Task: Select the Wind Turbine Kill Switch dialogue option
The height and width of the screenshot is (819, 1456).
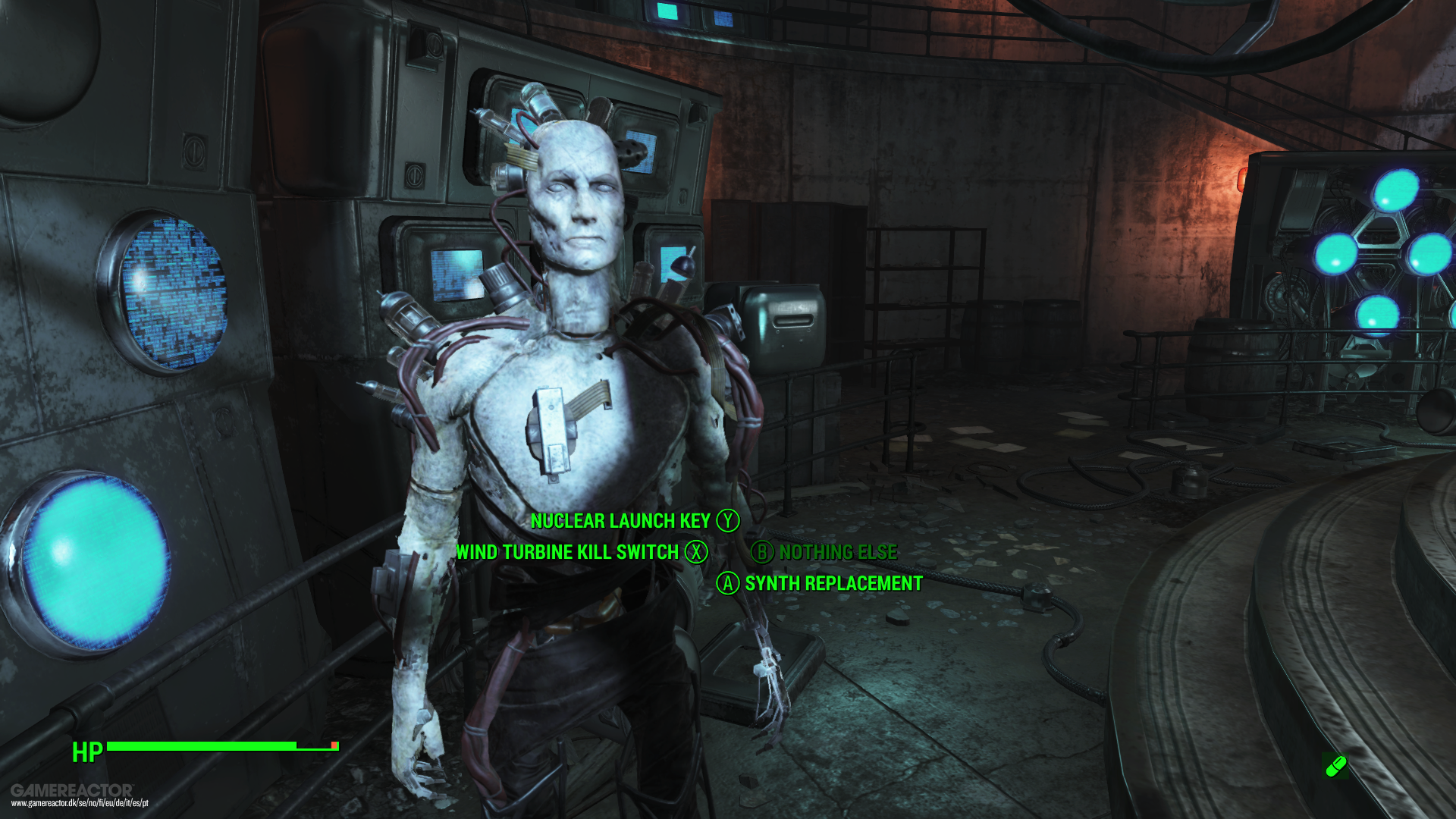Action: [x=567, y=553]
